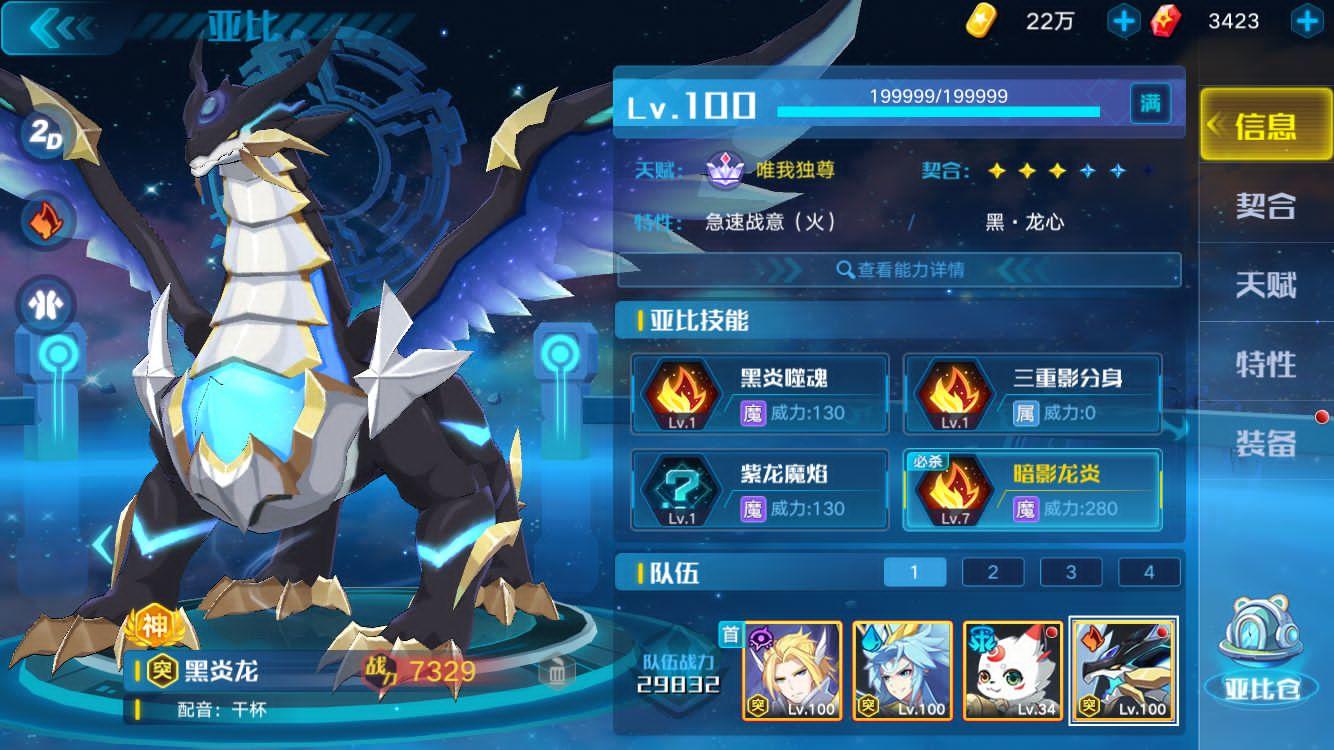
Task: Select team tab 2
Action: [x=991, y=571]
